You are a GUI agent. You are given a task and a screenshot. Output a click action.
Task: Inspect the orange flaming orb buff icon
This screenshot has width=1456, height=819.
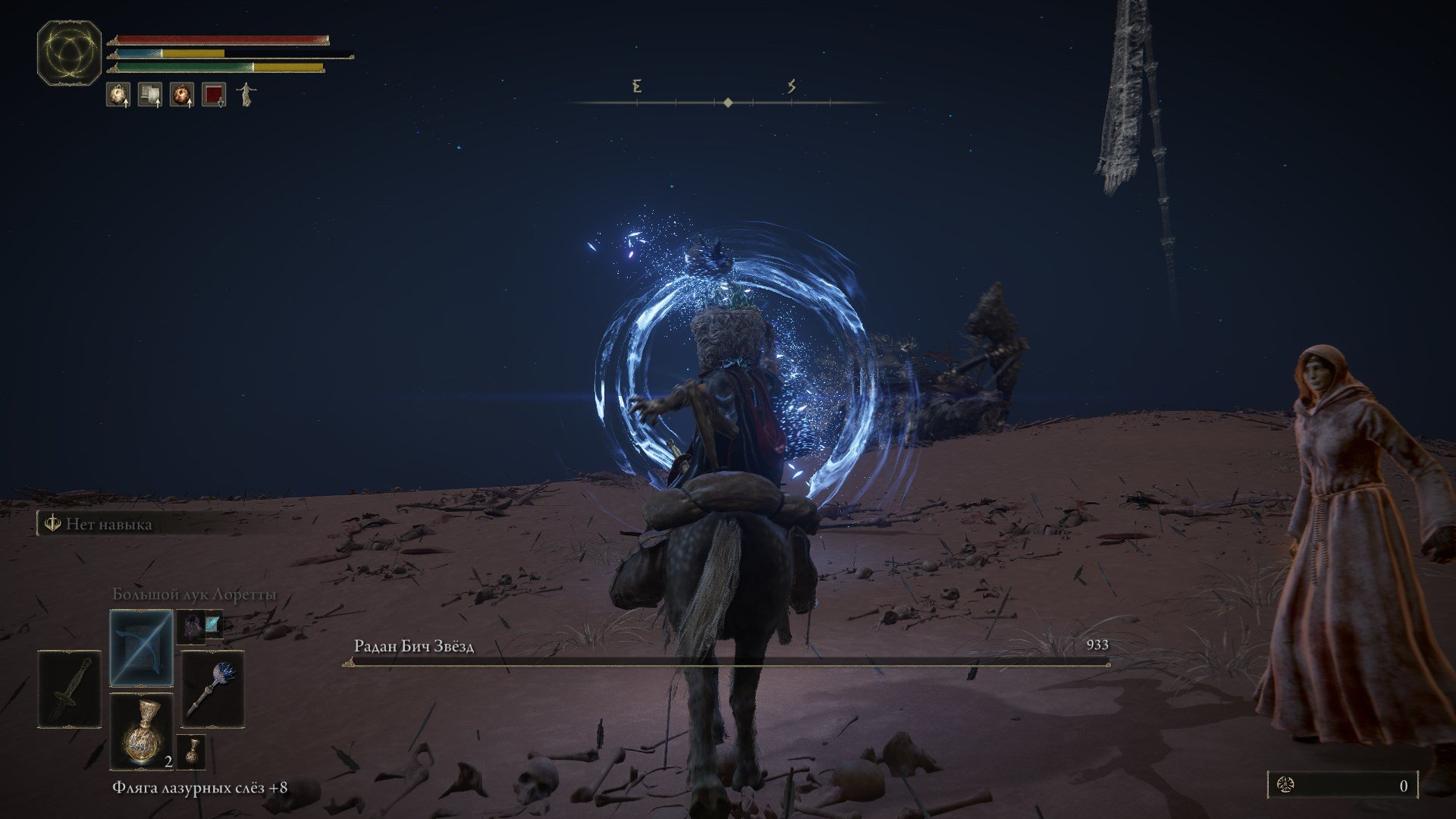[x=182, y=95]
